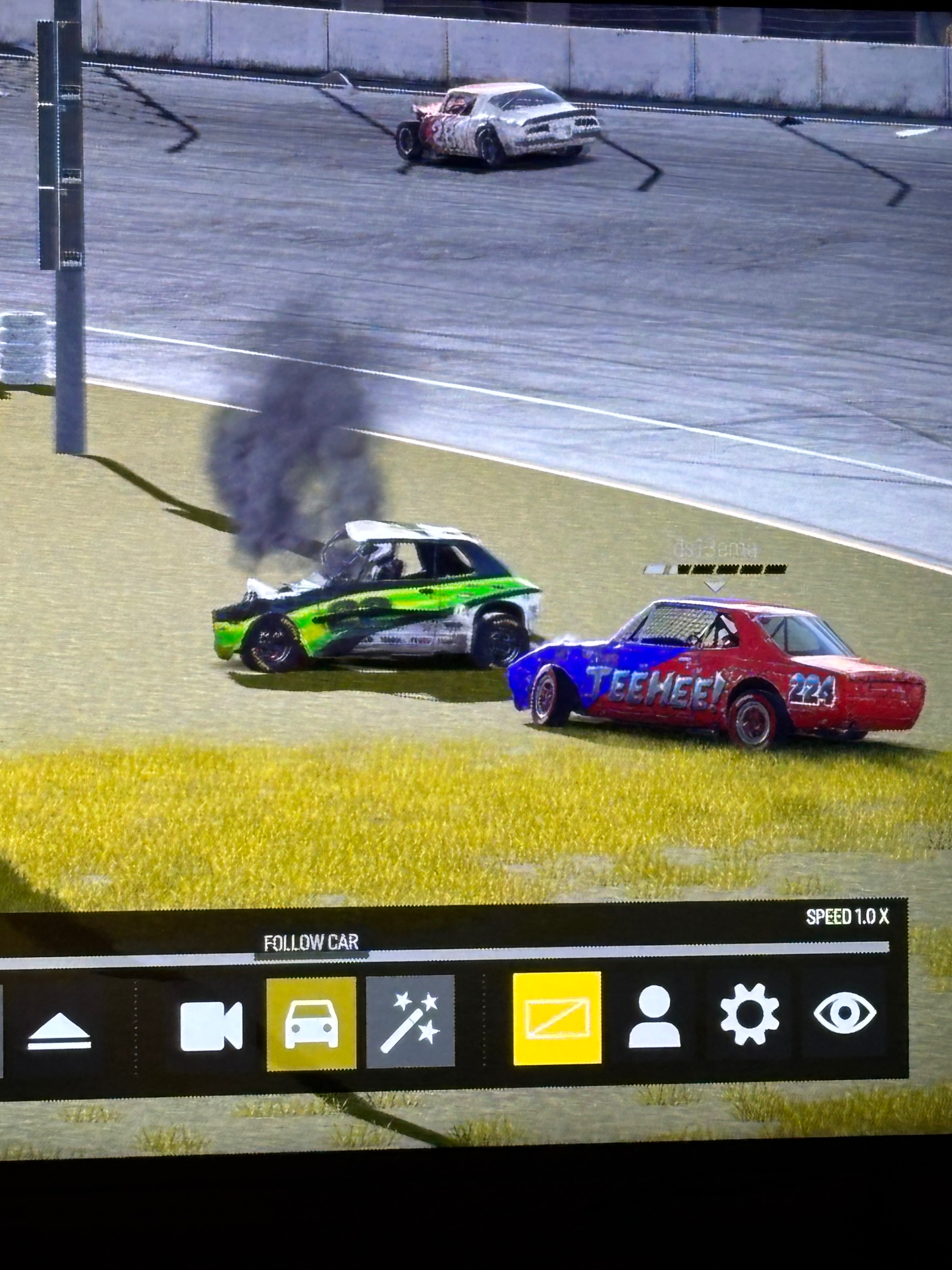The height and width of the screenshot is (1270, 952).
Task: Toggle the yellow rectangle with diagonal line
Action: tap(557, 1019)
